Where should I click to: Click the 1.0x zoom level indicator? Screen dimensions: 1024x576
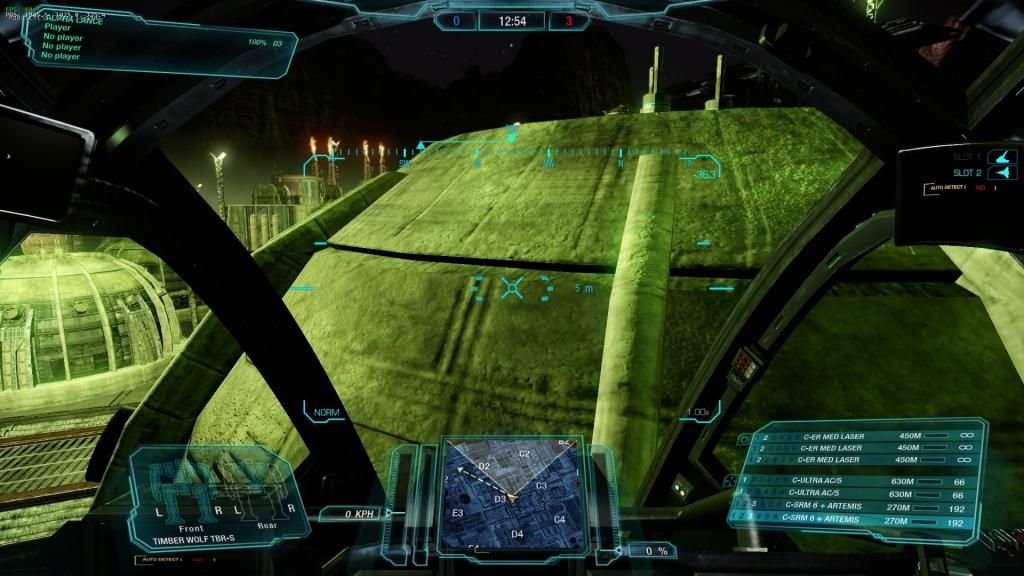[697, 412]
